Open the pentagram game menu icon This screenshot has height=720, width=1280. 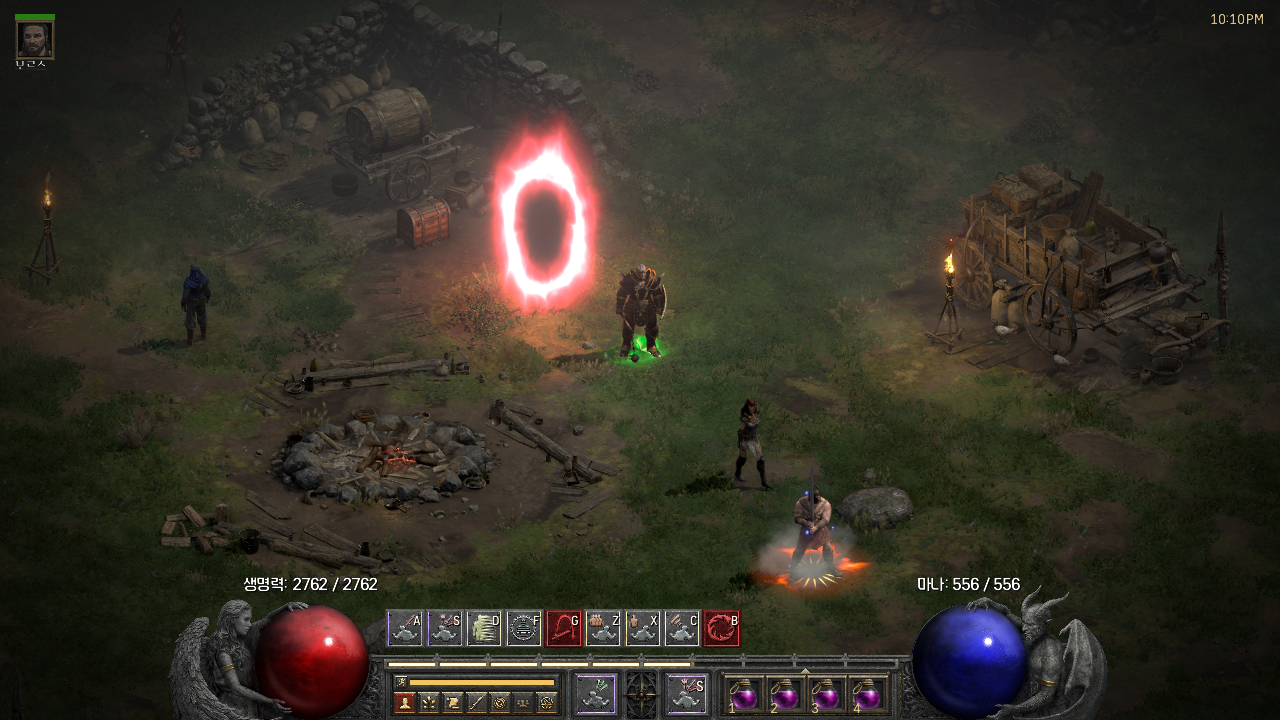546,702
